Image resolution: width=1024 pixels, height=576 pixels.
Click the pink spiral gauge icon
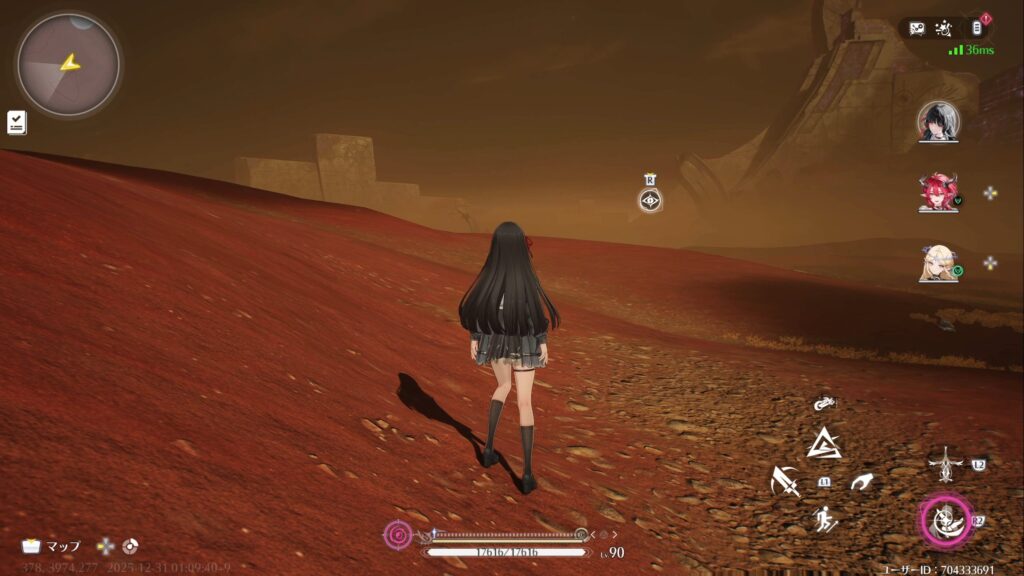(x=398, y=534)
